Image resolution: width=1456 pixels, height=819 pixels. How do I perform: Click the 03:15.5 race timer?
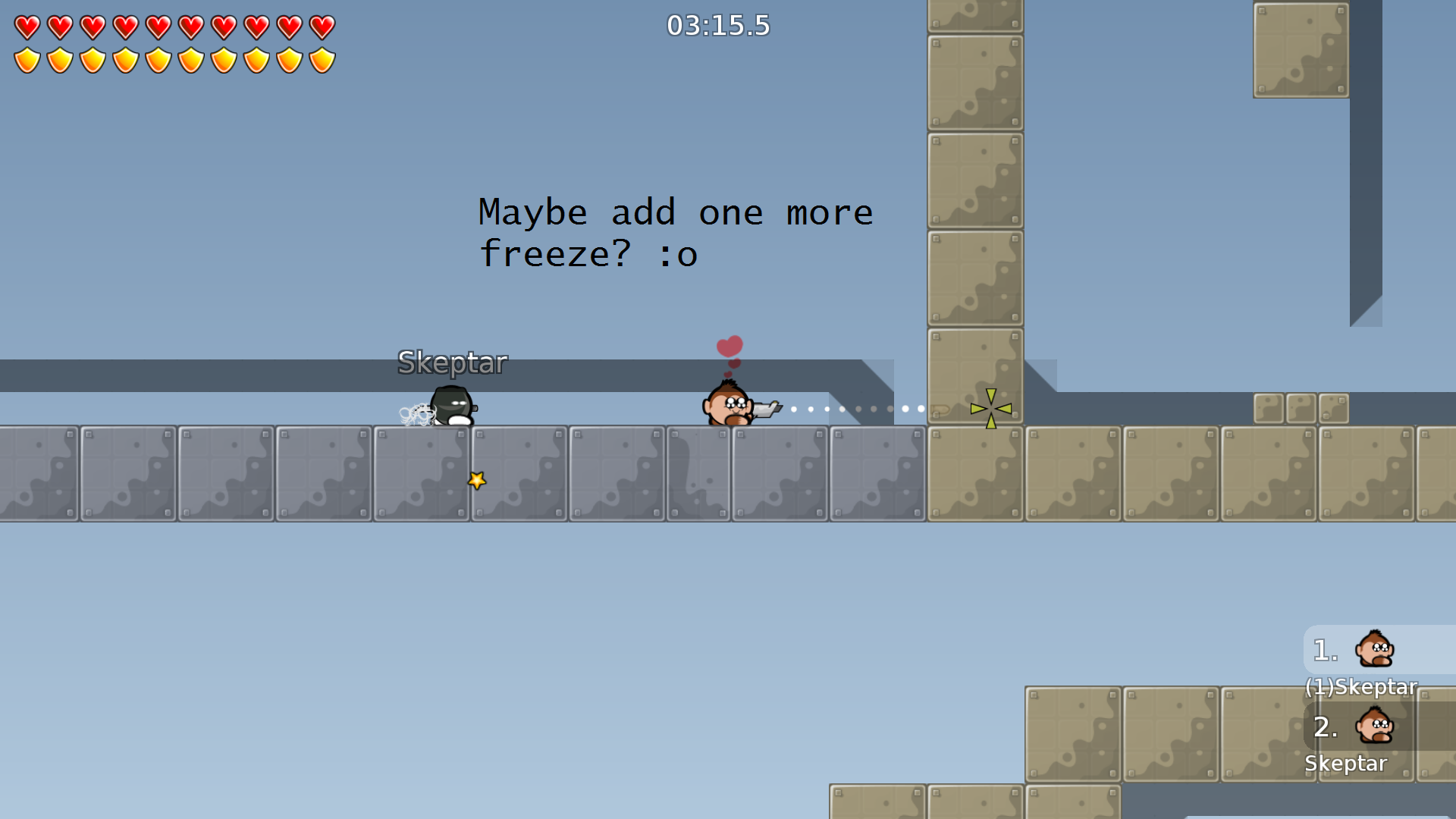click(717, 25)
